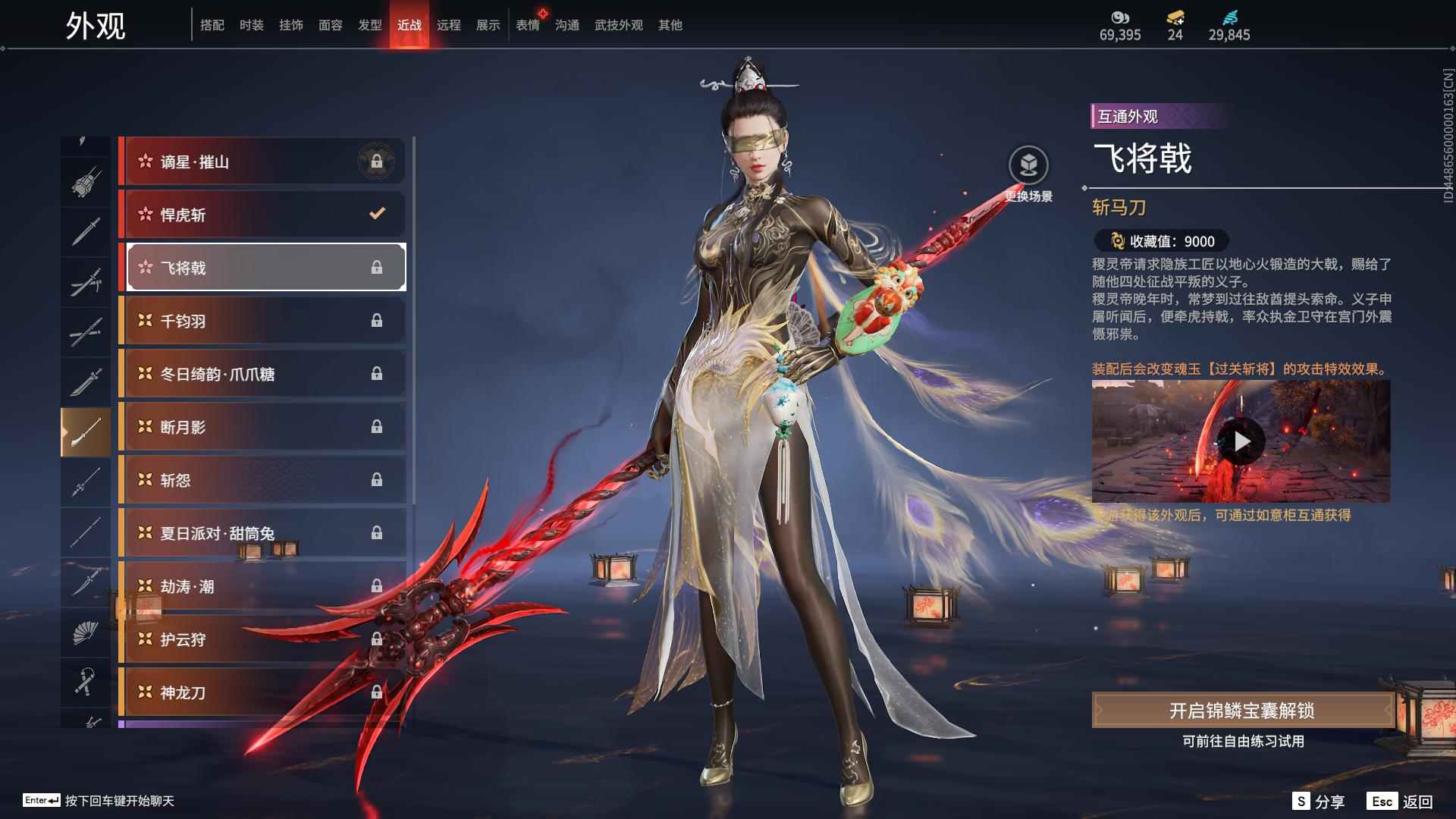Image resolution: width=1456 pixels, height=819 pixels.
Task: Play the attack effect preview video
Action: pyautogui.click(x=1241, y=441)
